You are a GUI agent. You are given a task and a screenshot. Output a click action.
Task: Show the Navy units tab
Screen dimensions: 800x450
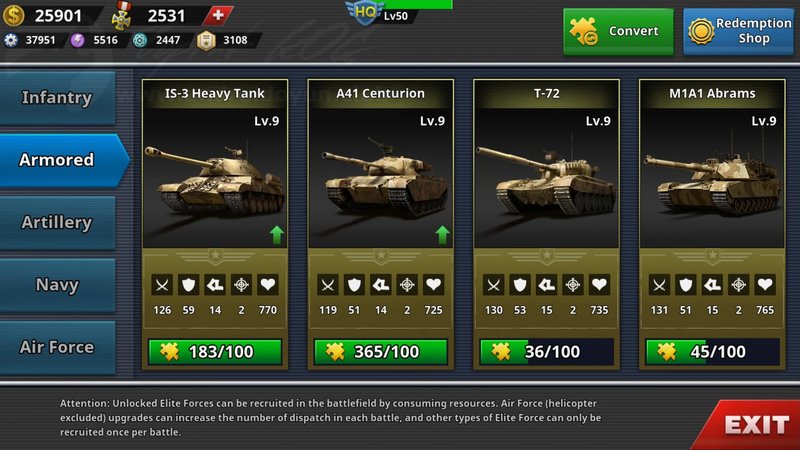57,285
